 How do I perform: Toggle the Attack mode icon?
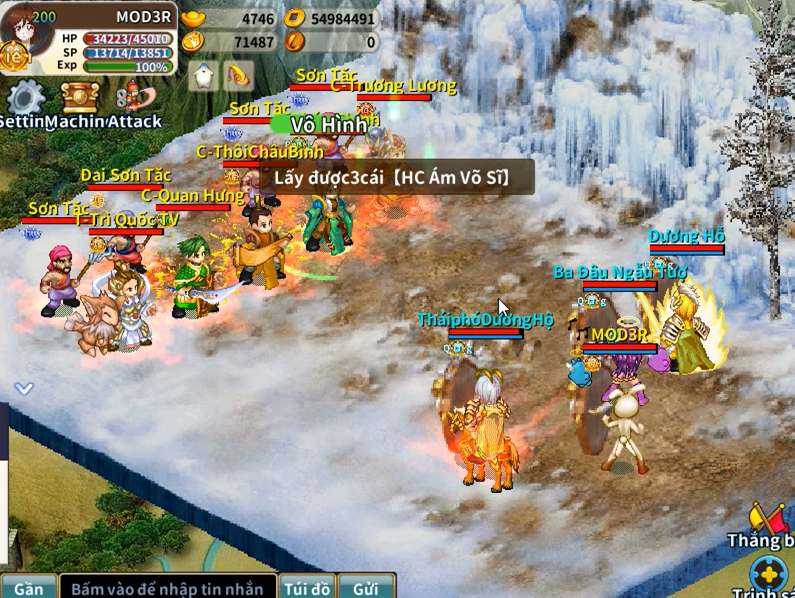click(135, 97)
